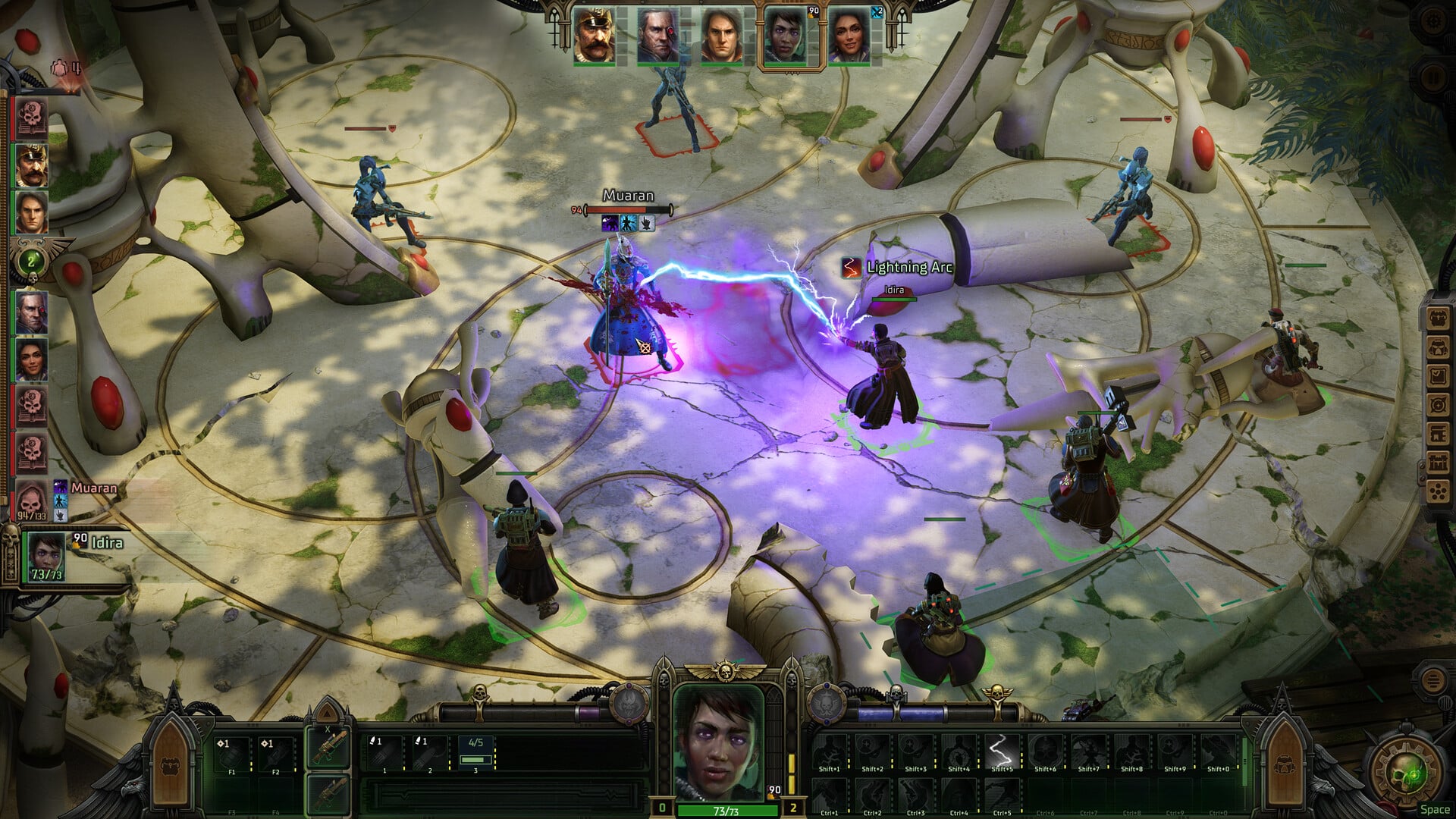Select Idira's highlighted portrait in party bar
Image resolution: width=1456 pixels, height=819 pixels.
(785, 36)
